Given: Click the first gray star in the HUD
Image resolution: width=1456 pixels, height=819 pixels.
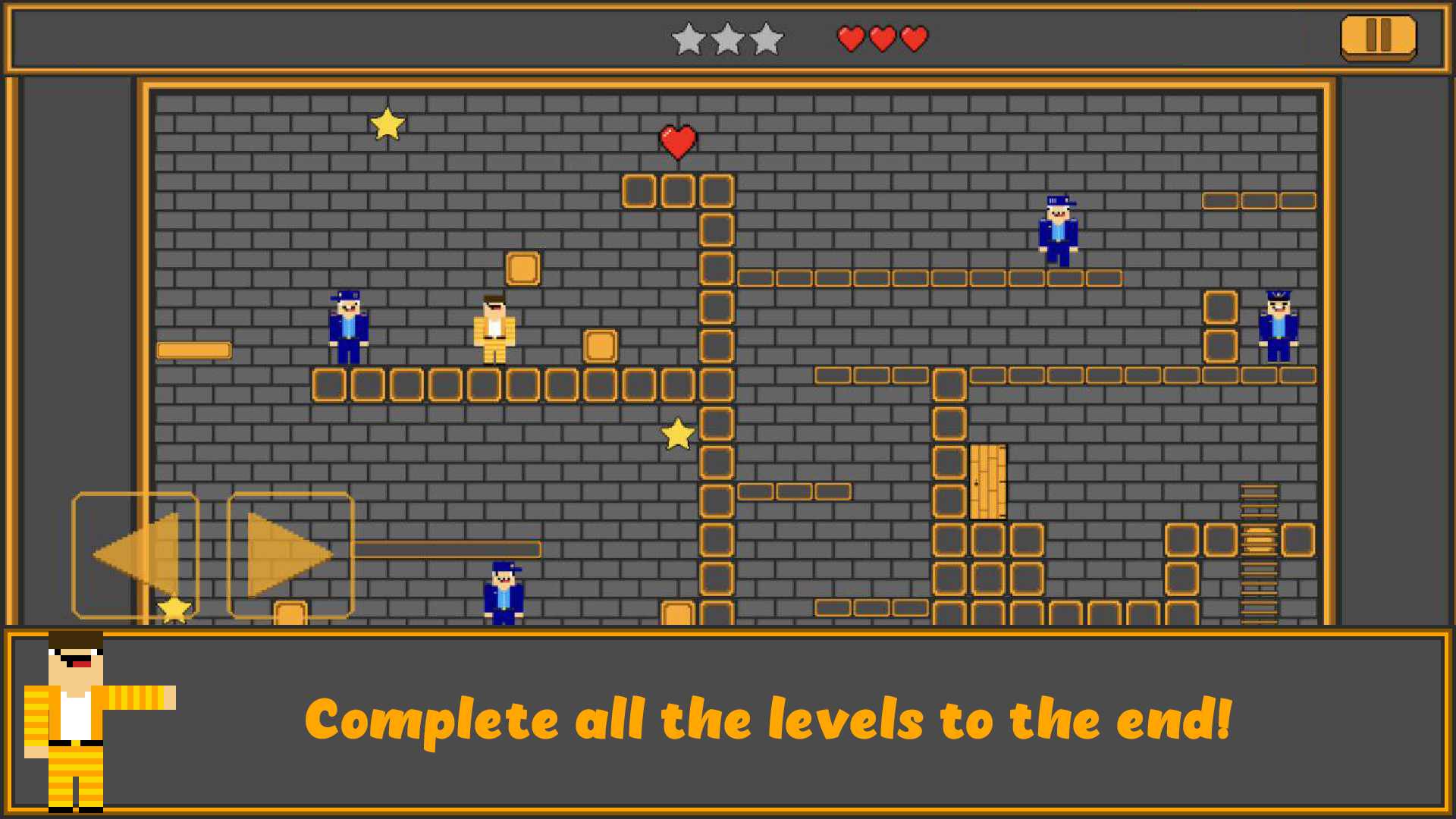Looking at the screenshot, I should (x=689, y=39).
